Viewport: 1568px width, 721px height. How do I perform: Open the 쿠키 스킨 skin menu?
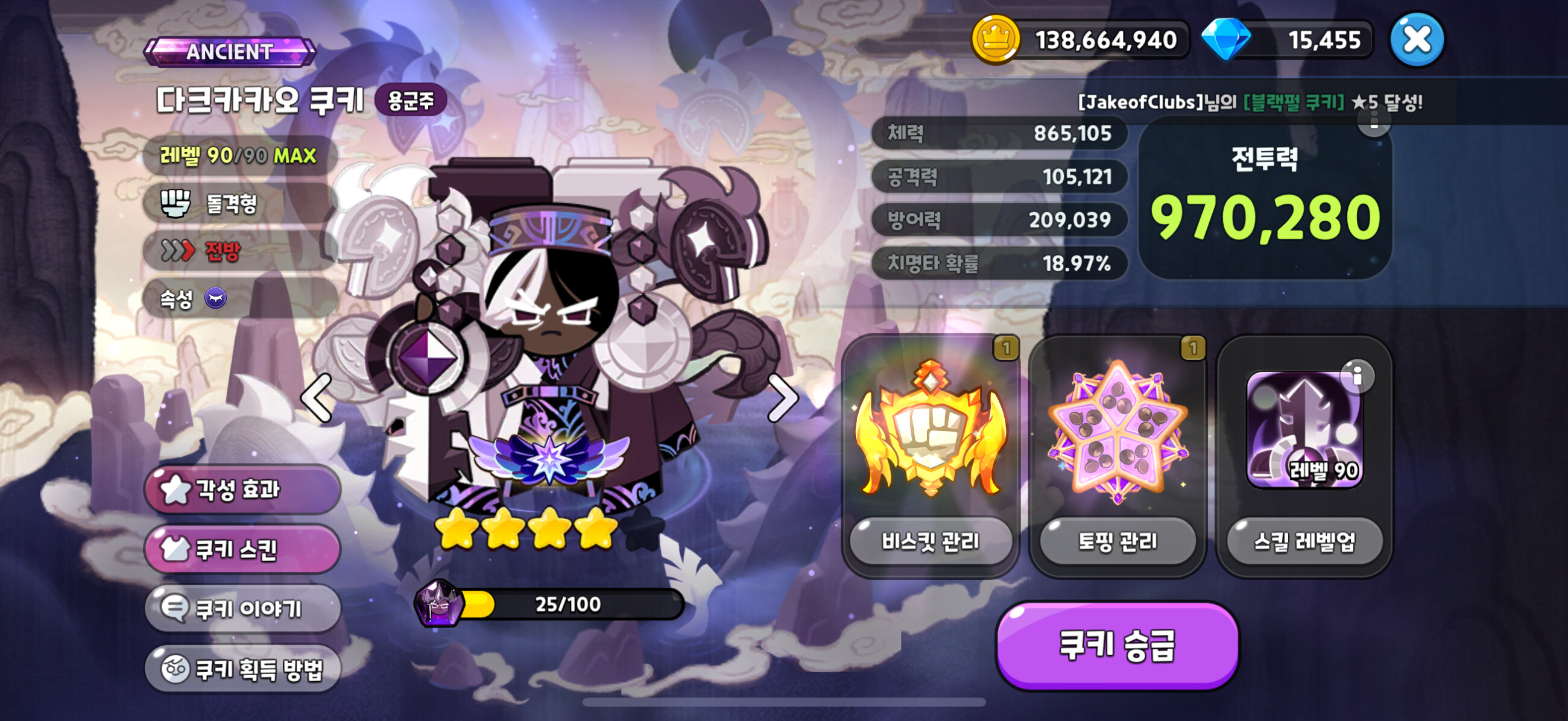242,549
